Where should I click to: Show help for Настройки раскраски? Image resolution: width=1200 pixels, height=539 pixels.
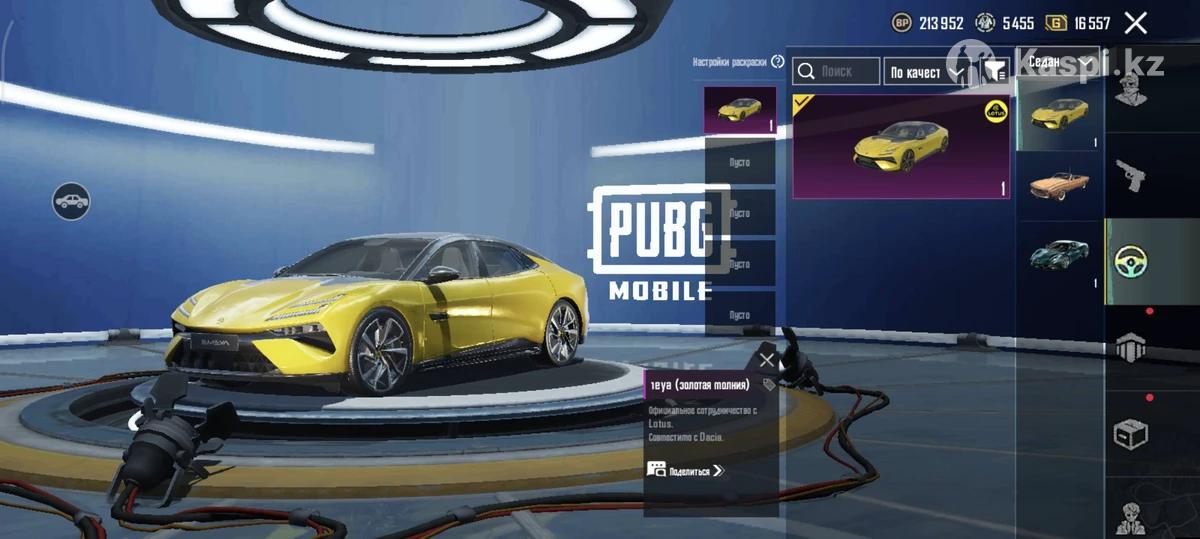pyautogui.click(x=778, y=62)
